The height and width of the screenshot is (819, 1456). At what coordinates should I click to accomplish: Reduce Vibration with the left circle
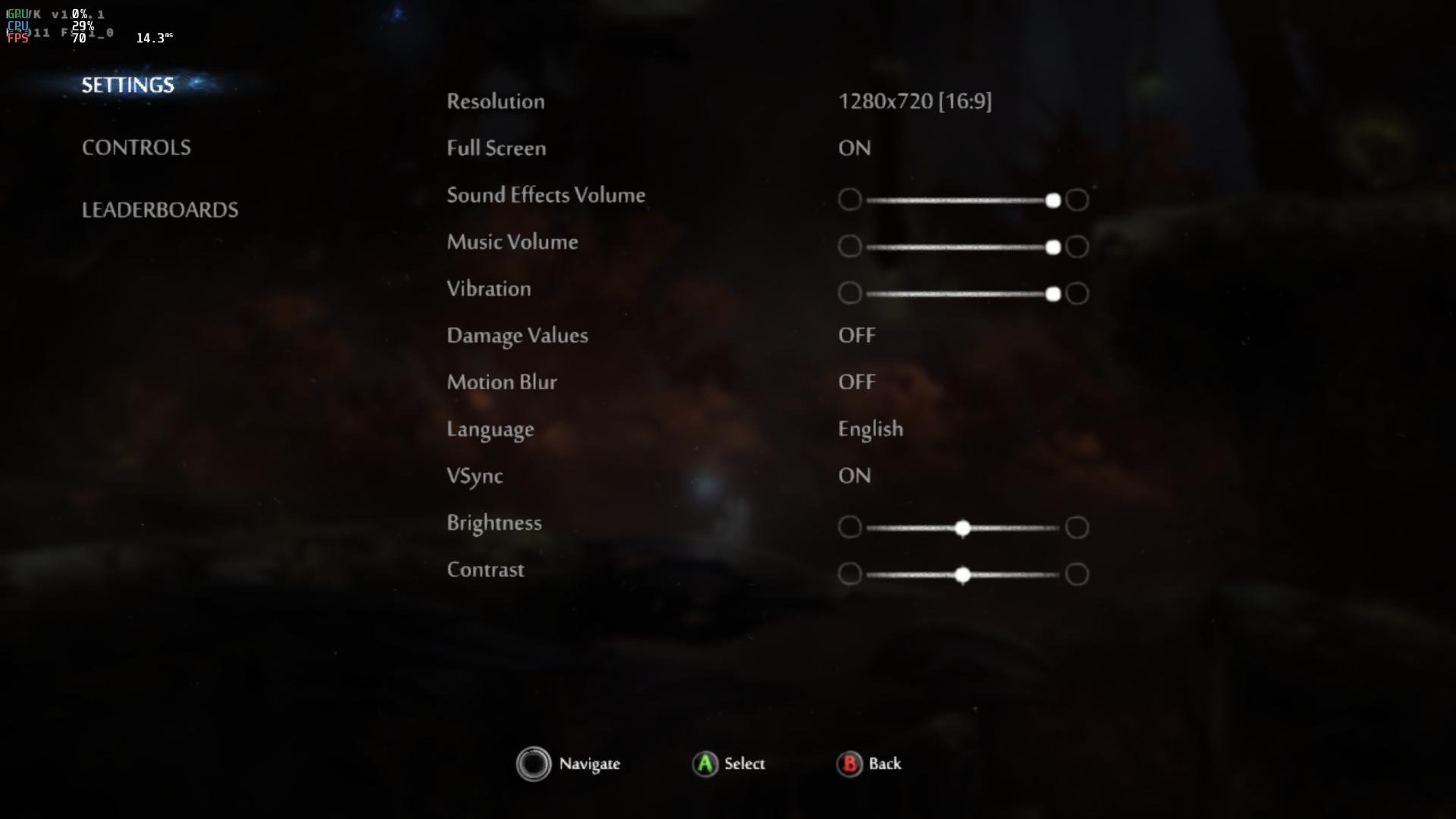point(850,293)
